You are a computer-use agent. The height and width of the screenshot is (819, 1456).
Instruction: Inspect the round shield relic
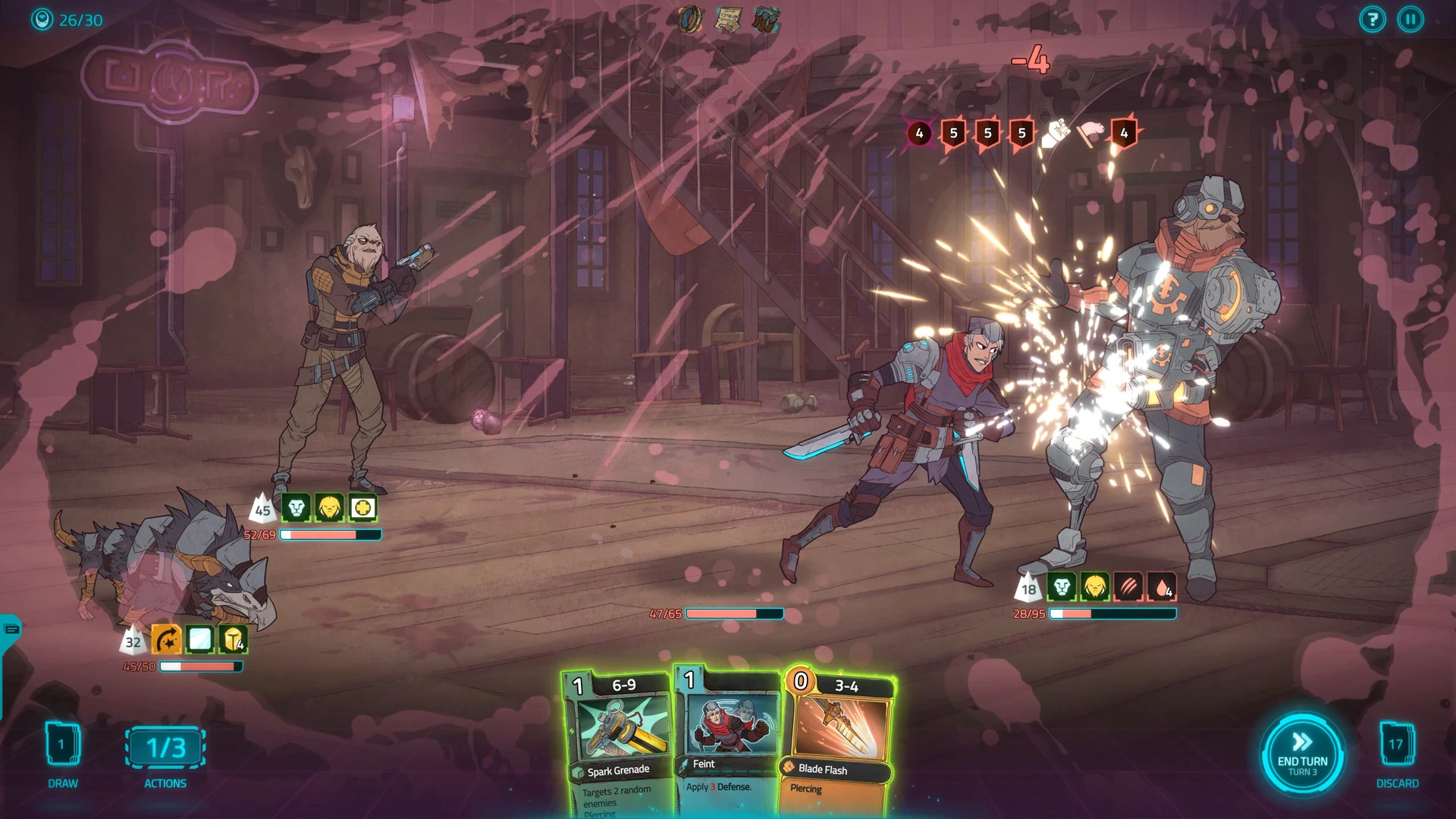690,19
